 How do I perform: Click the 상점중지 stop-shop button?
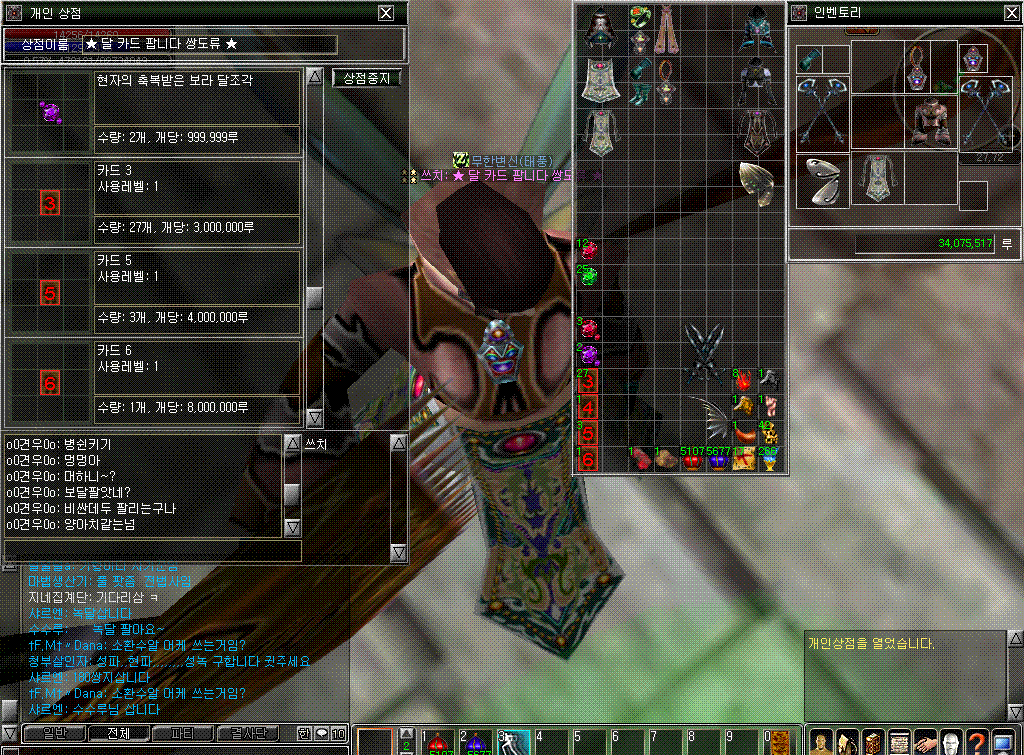coord(366,78)
